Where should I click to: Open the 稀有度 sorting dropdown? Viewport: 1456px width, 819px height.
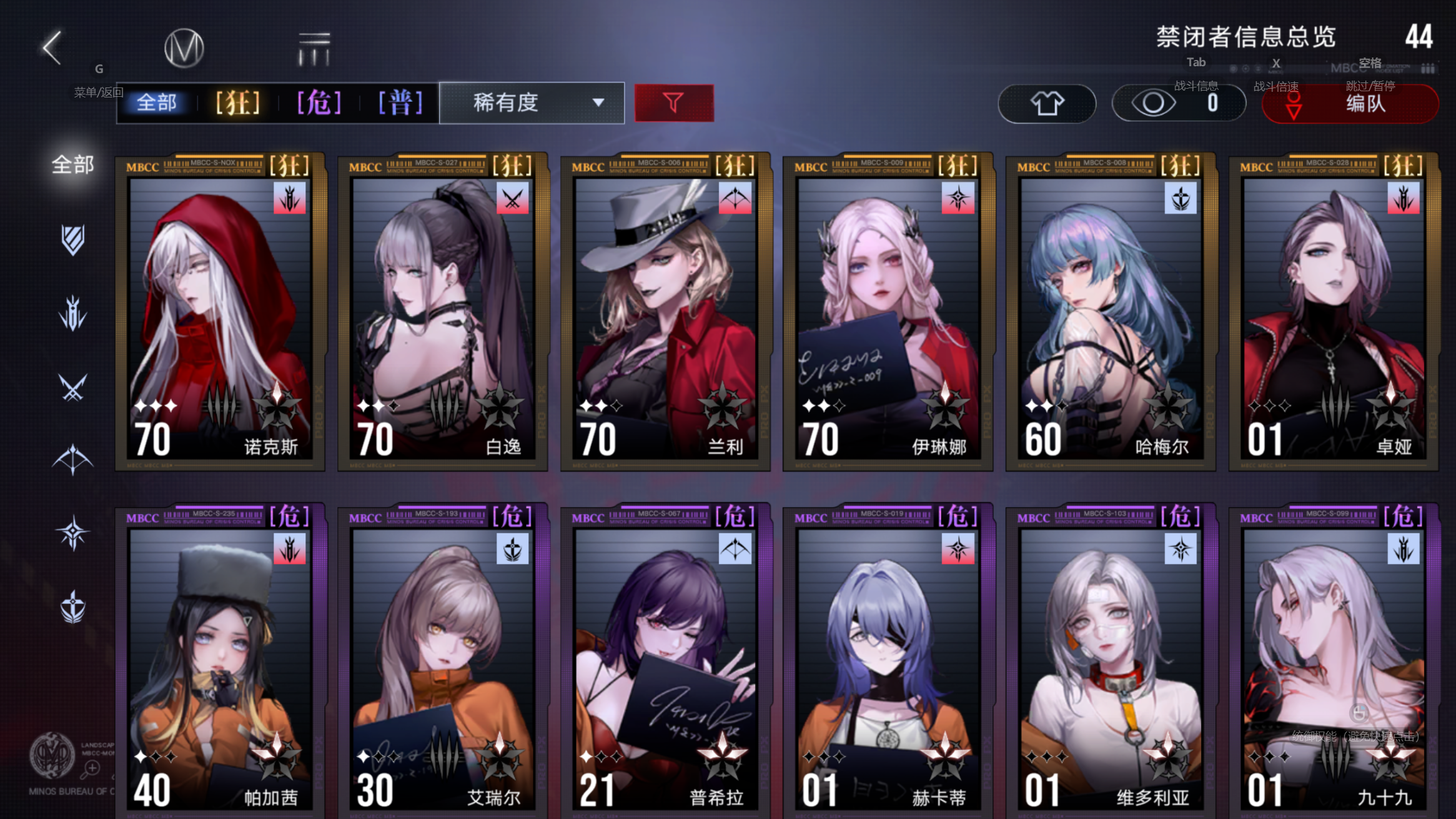coord(532,102)
